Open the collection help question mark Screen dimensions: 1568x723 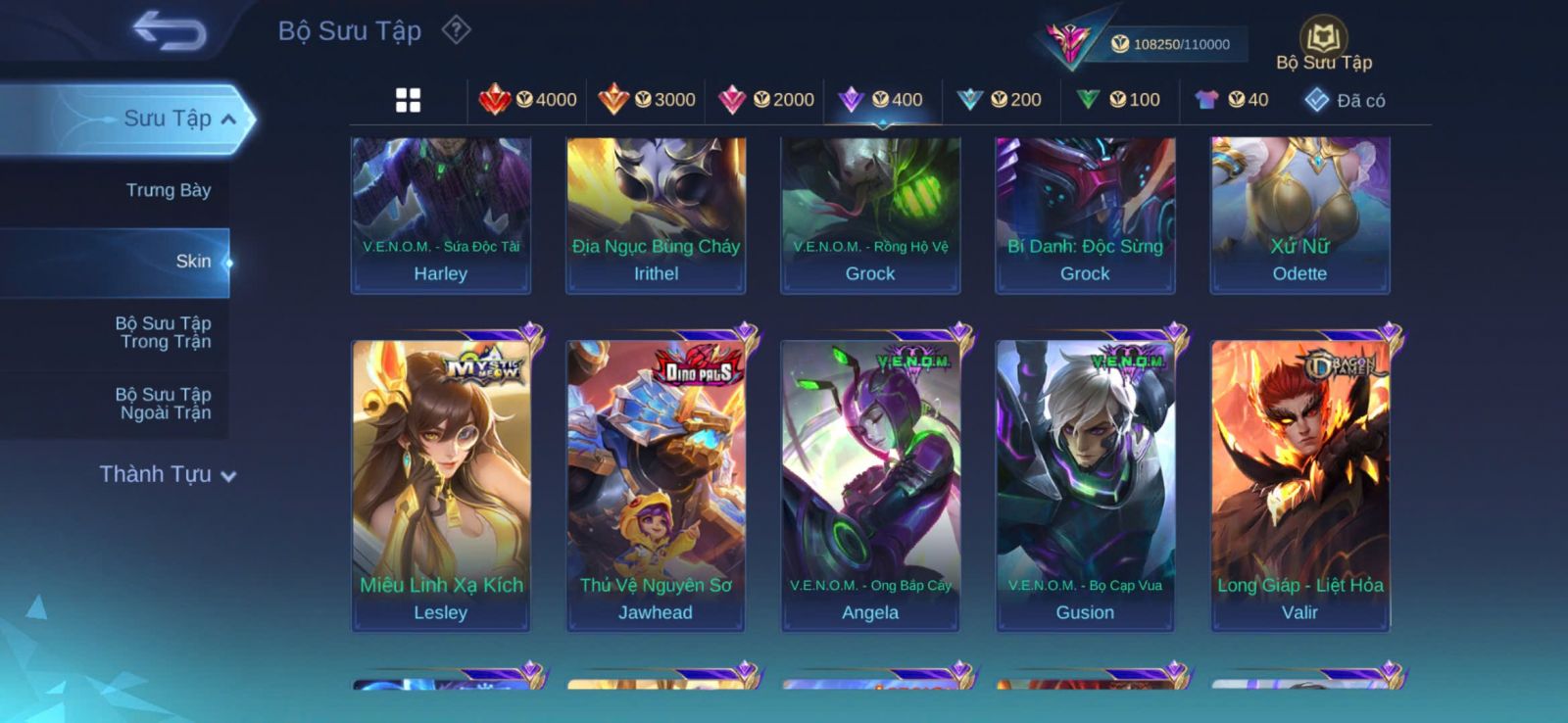click(456, 30)
